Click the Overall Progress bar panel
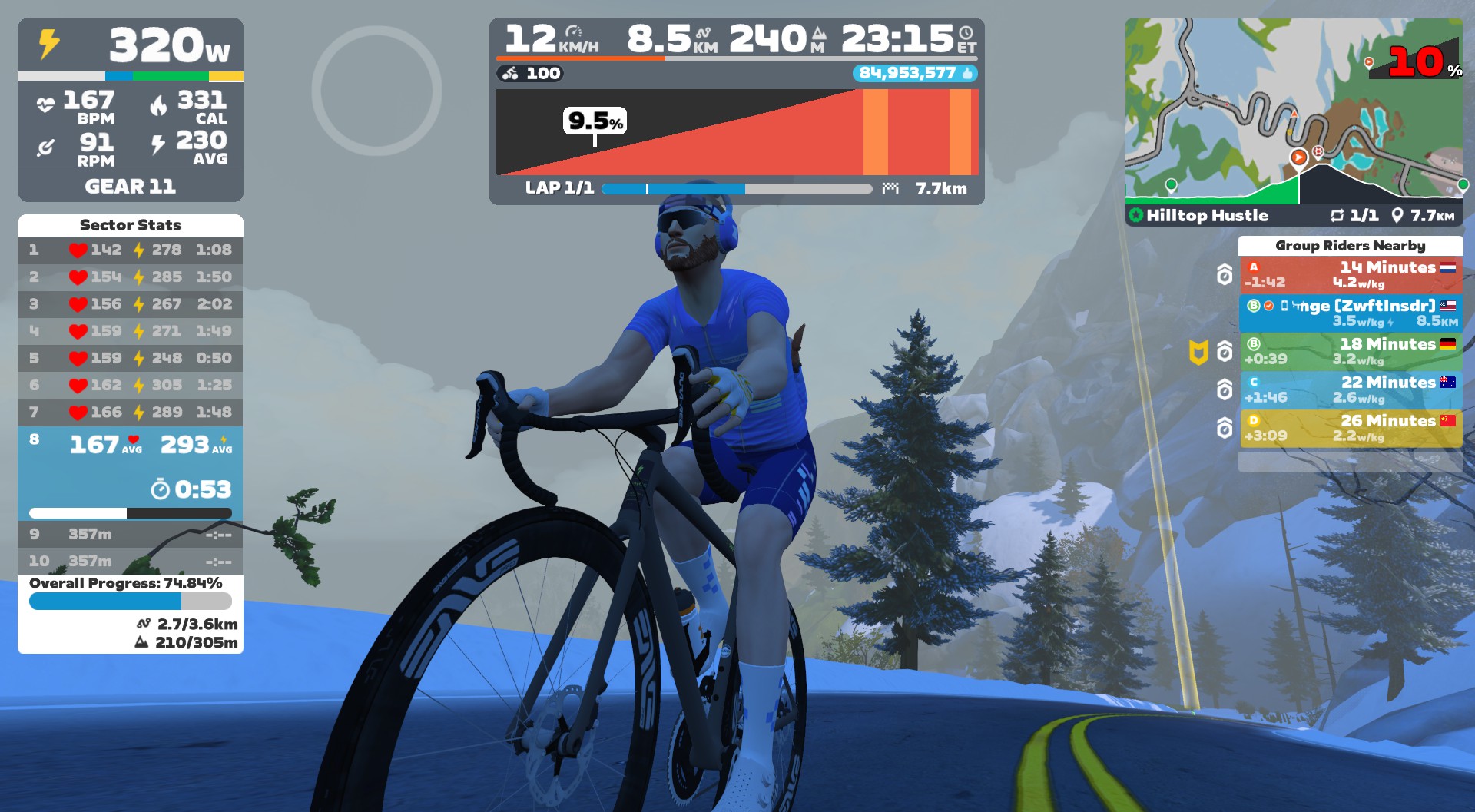 pos(130,601)
